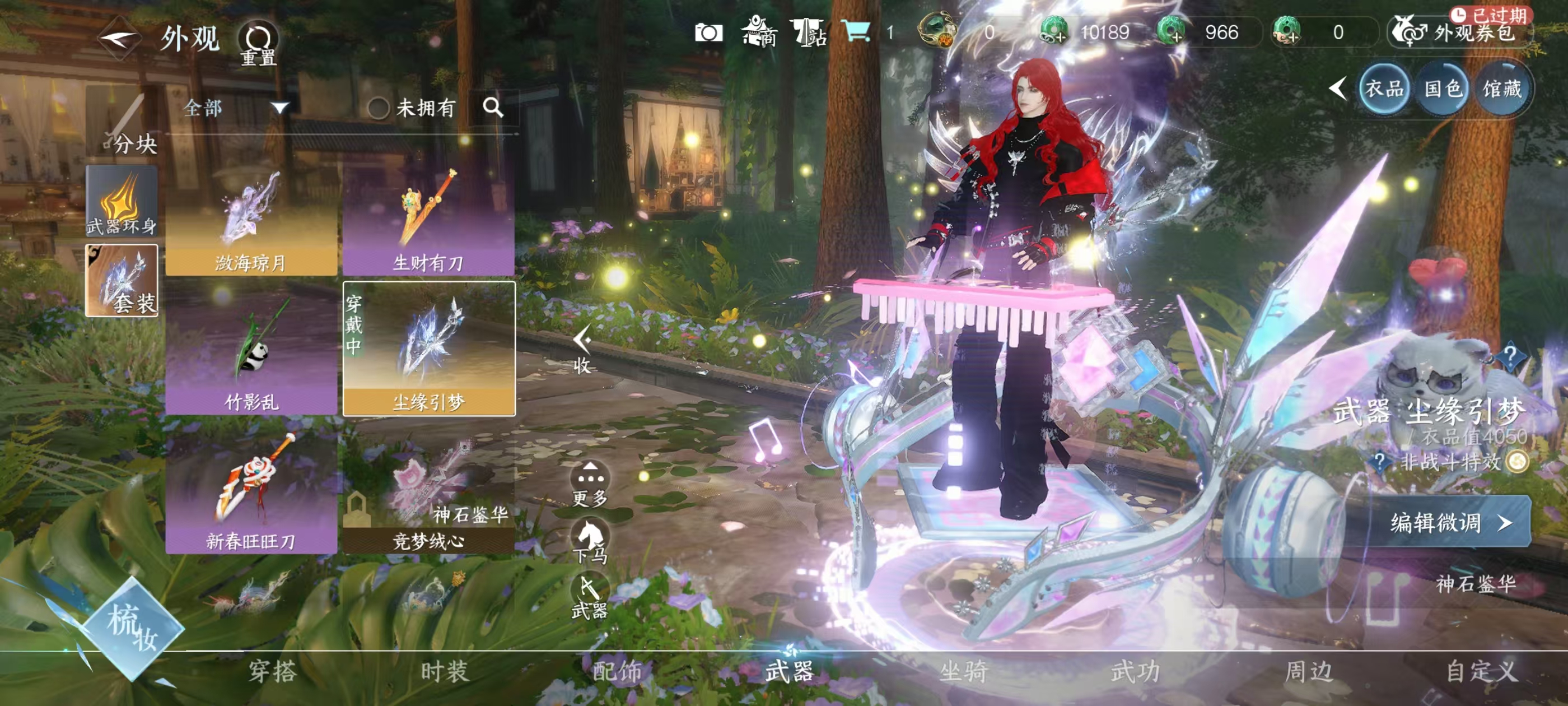Go back with the arrow beside 外观

[119, 40]
